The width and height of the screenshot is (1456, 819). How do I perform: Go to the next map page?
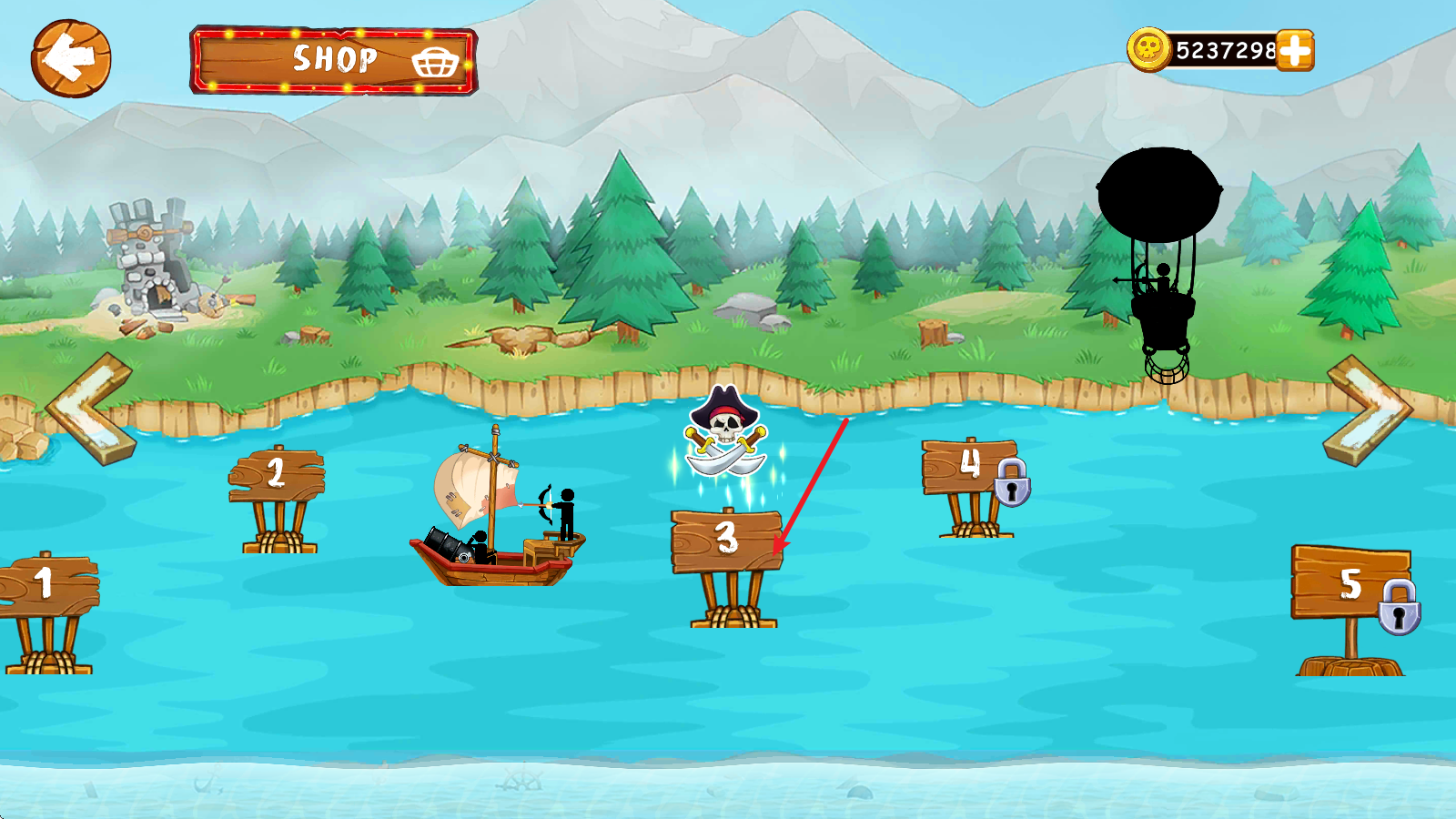click(x=1368, y=410)
